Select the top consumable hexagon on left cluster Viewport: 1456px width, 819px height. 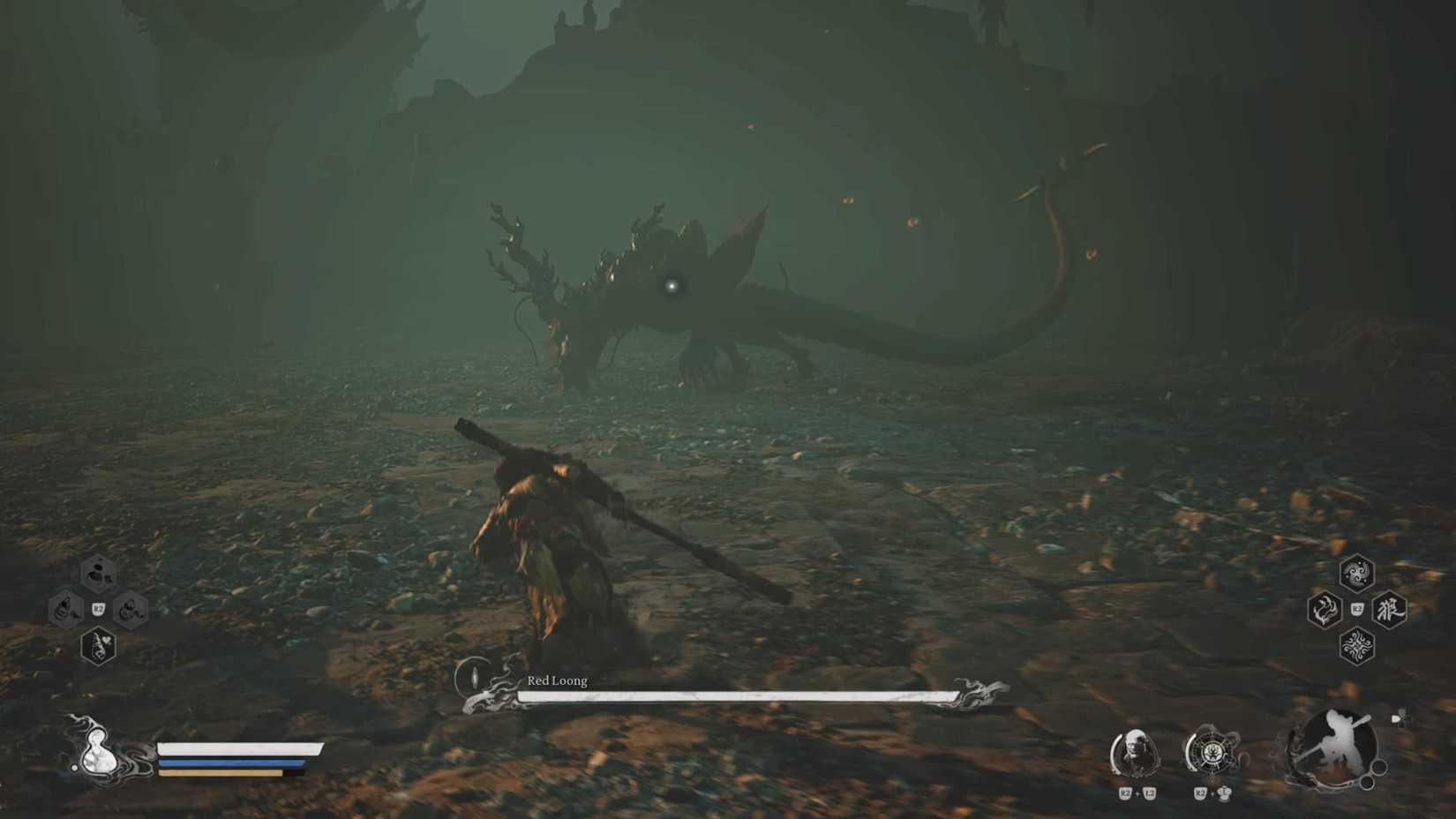98,572
